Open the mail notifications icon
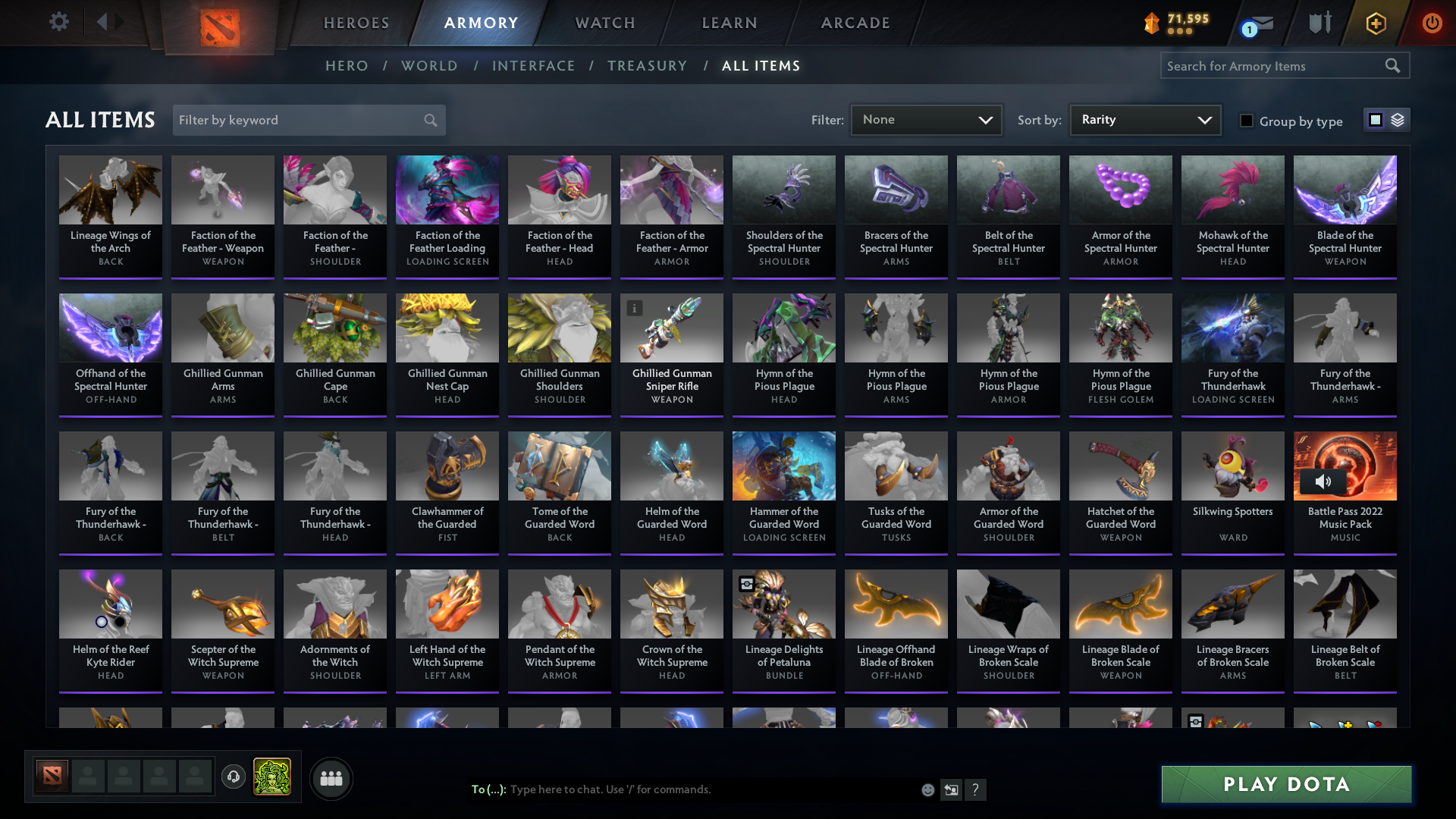This screenshot has width=1456, height=819. click(x=1258, y=23)
